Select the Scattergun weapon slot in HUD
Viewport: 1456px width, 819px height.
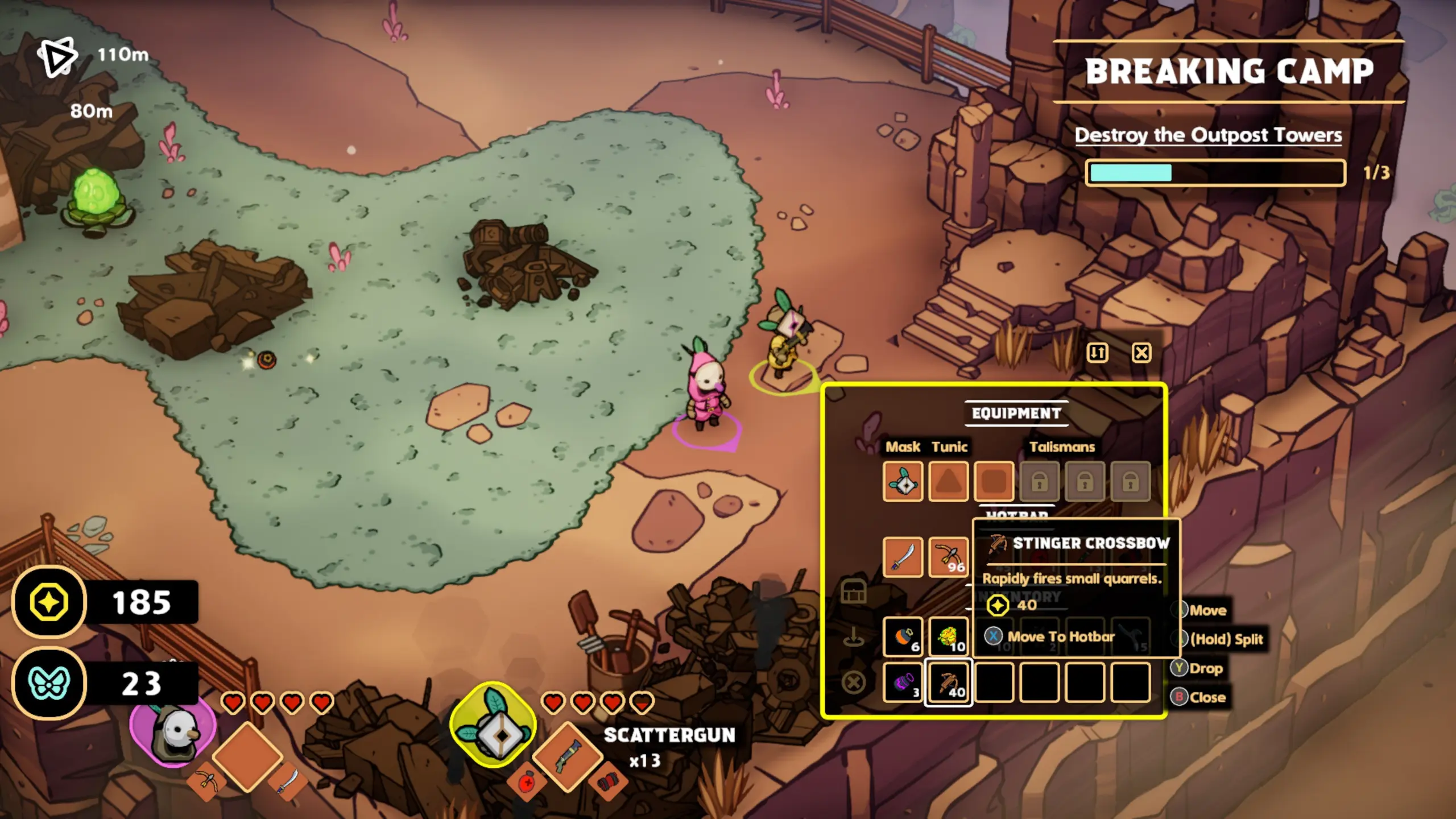(x=568, y=756)
